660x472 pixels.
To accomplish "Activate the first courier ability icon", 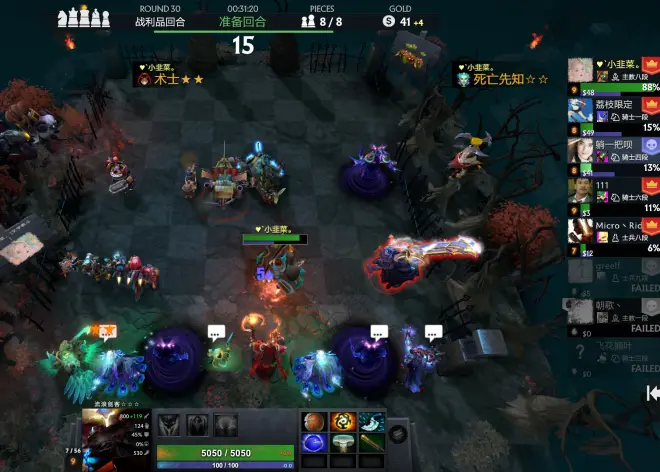I will [x=169, y=425].
